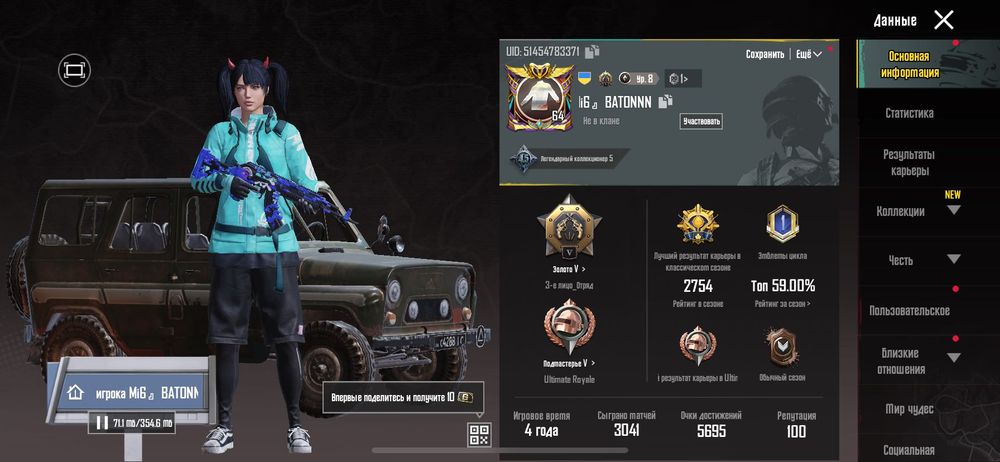Toggle the fullscreen character view icon

click(x=73, y=69)
